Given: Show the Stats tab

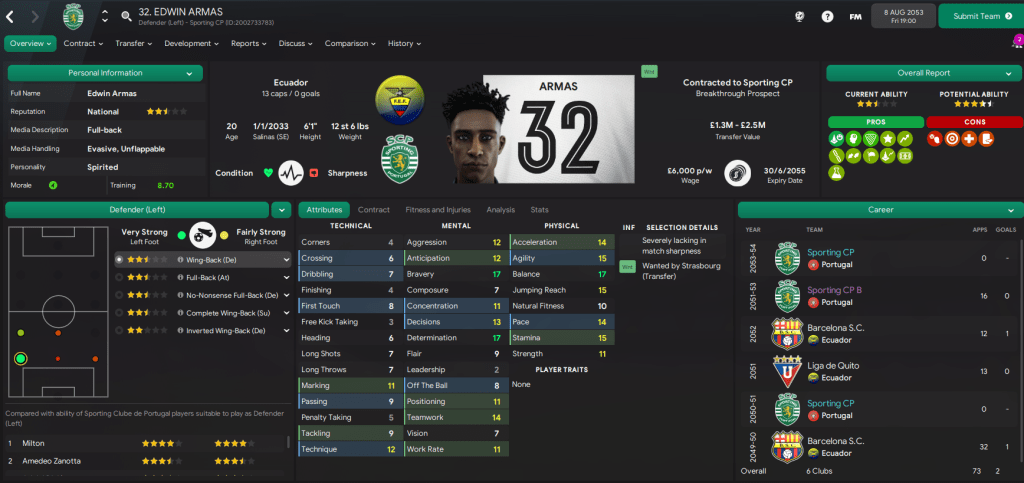Looking at the screenshot, I should (x=539, y=210).
